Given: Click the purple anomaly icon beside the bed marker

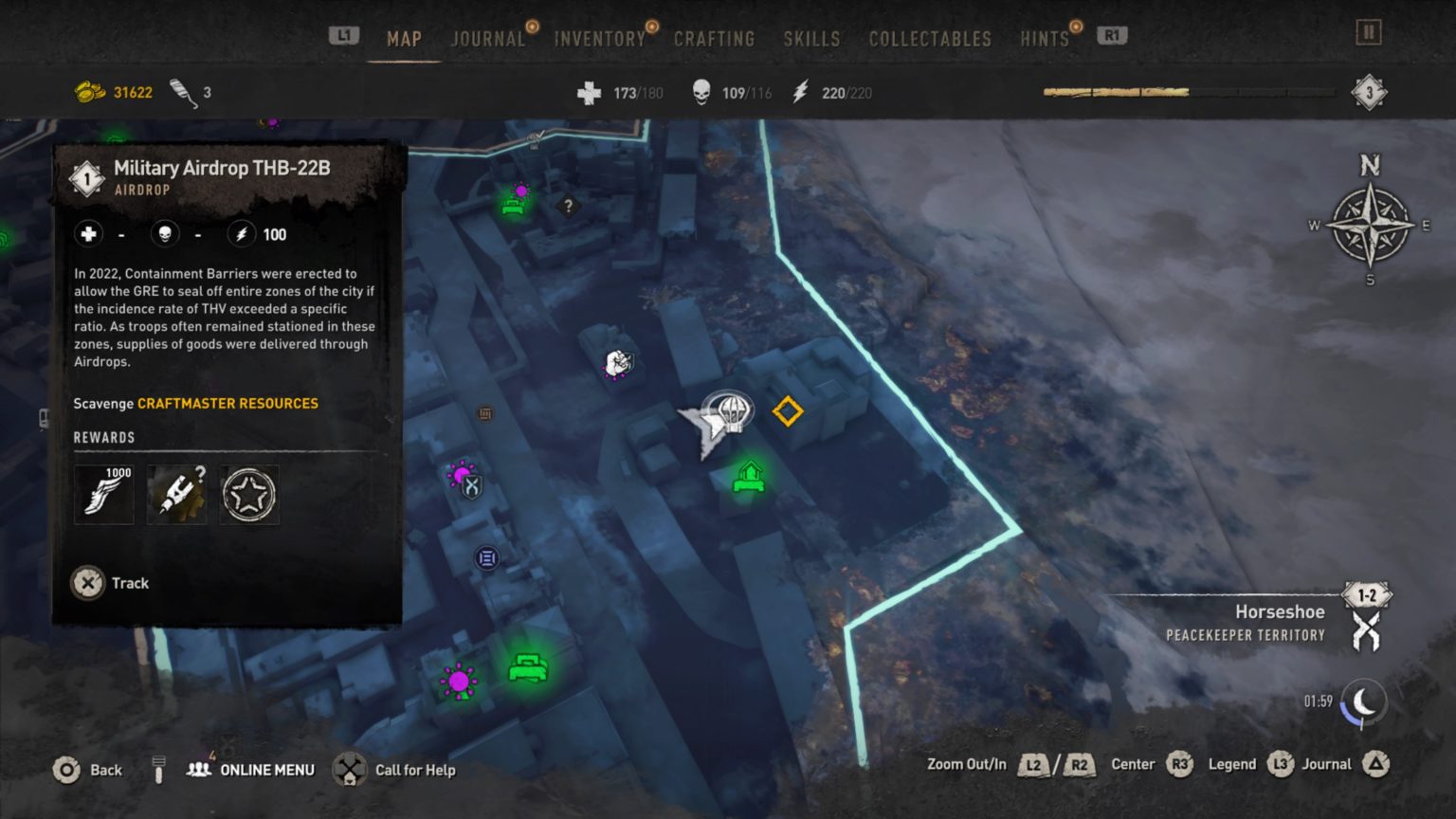Looking at the screenshot, I should [x=459, y=680].
